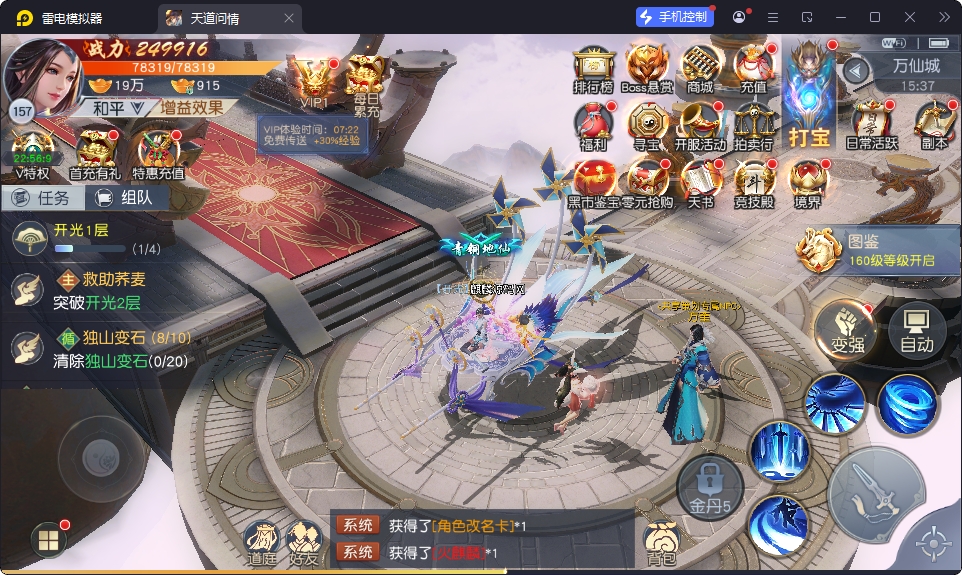Open the 排行榜 ranking icon
This screenshot has height=575, width=962.
[592, 68]
